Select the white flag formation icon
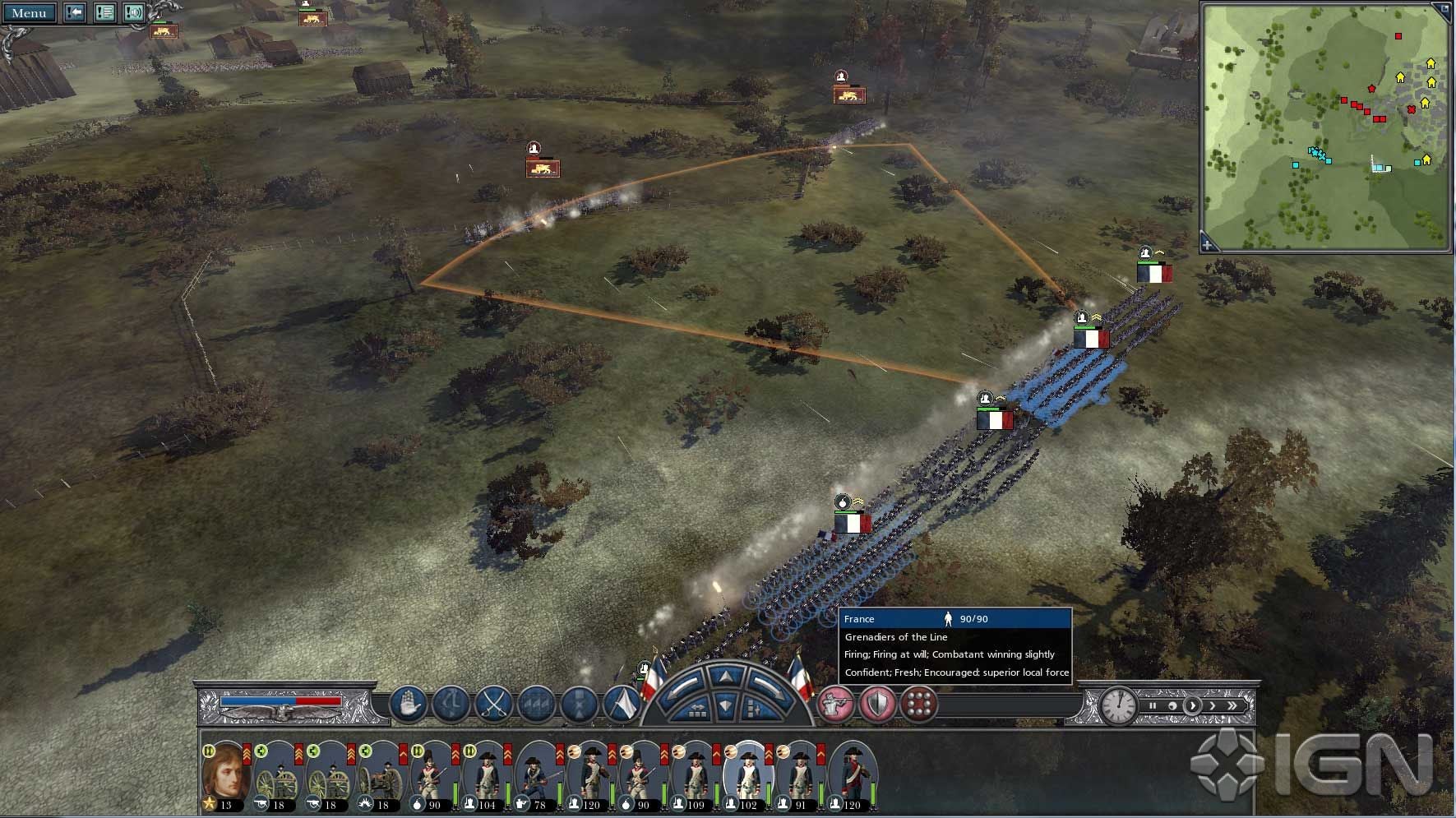Image resolution: width=1456 pixels, height=818 pixels. [623, 705]
